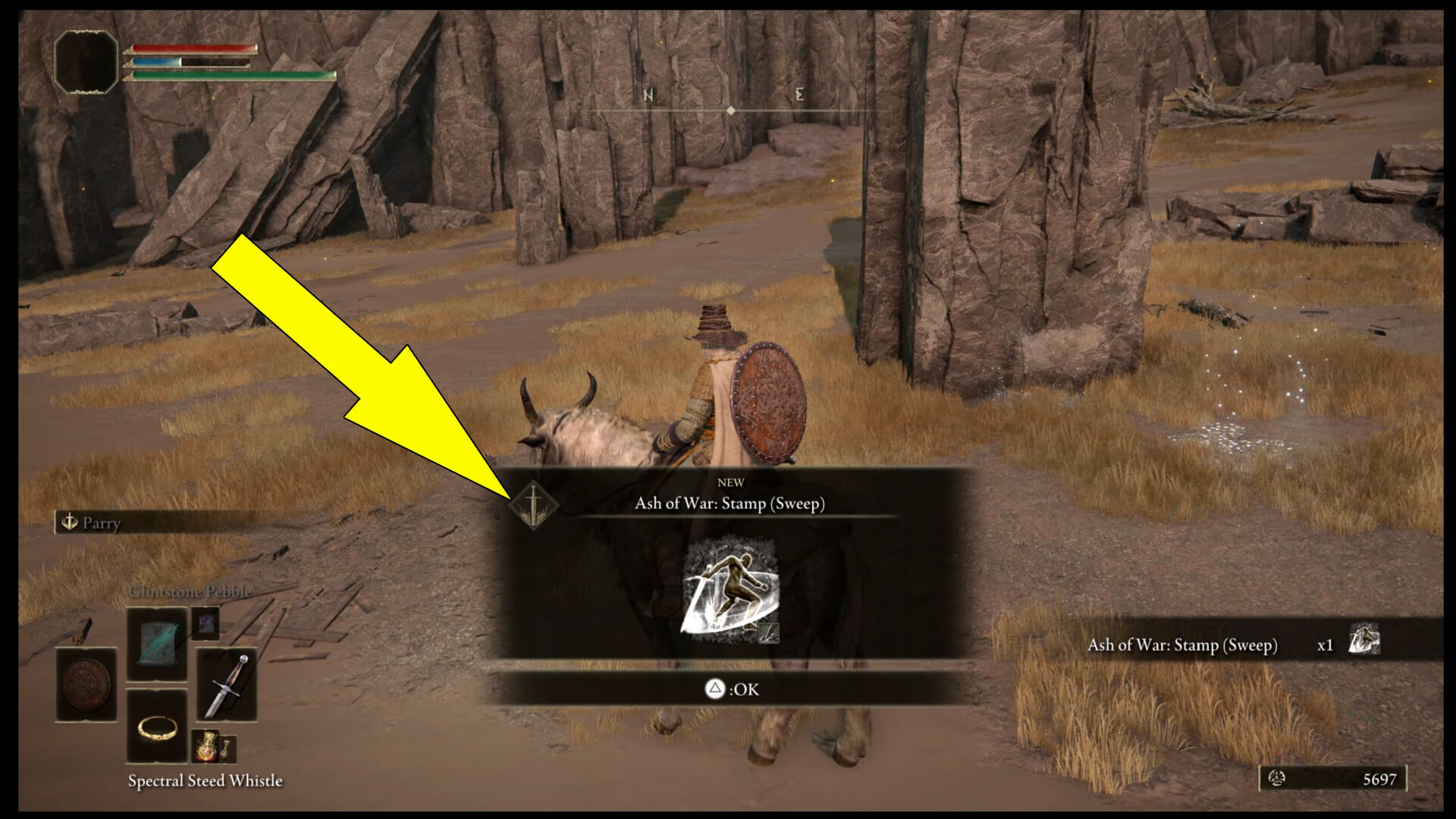Open the Glintstone Pebble memory slot
Image resolution: width=1456 pixels, height=819 pixels.
tap(157, 641)
